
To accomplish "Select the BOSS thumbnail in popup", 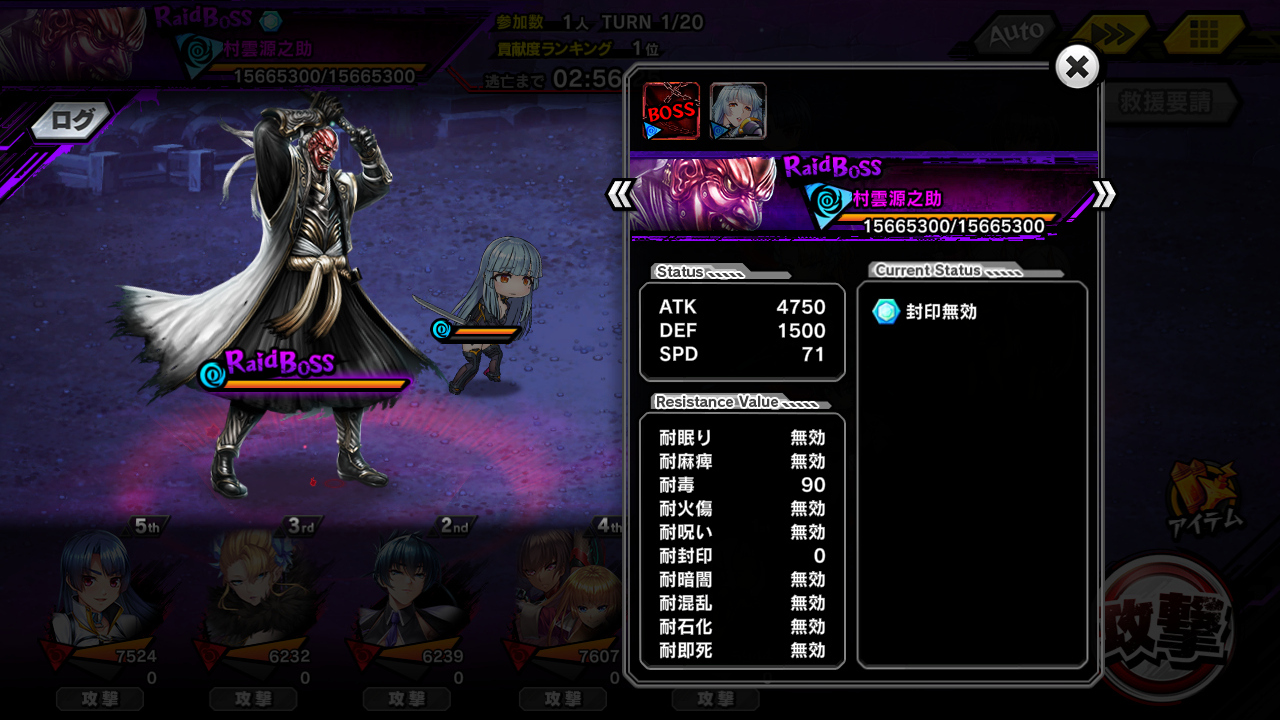I will click(x=671, y=111).
